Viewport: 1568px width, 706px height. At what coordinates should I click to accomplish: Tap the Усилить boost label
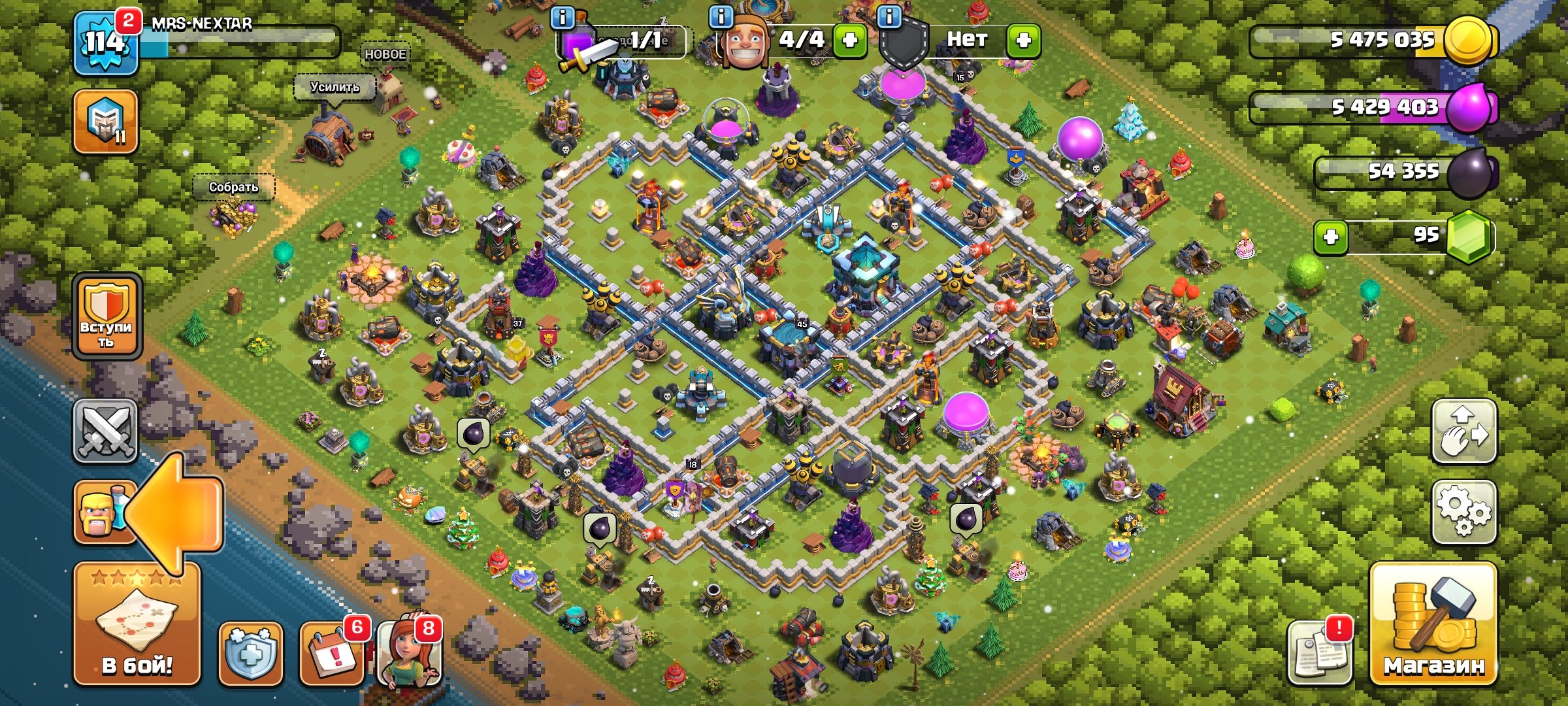[x=335, y=87]
